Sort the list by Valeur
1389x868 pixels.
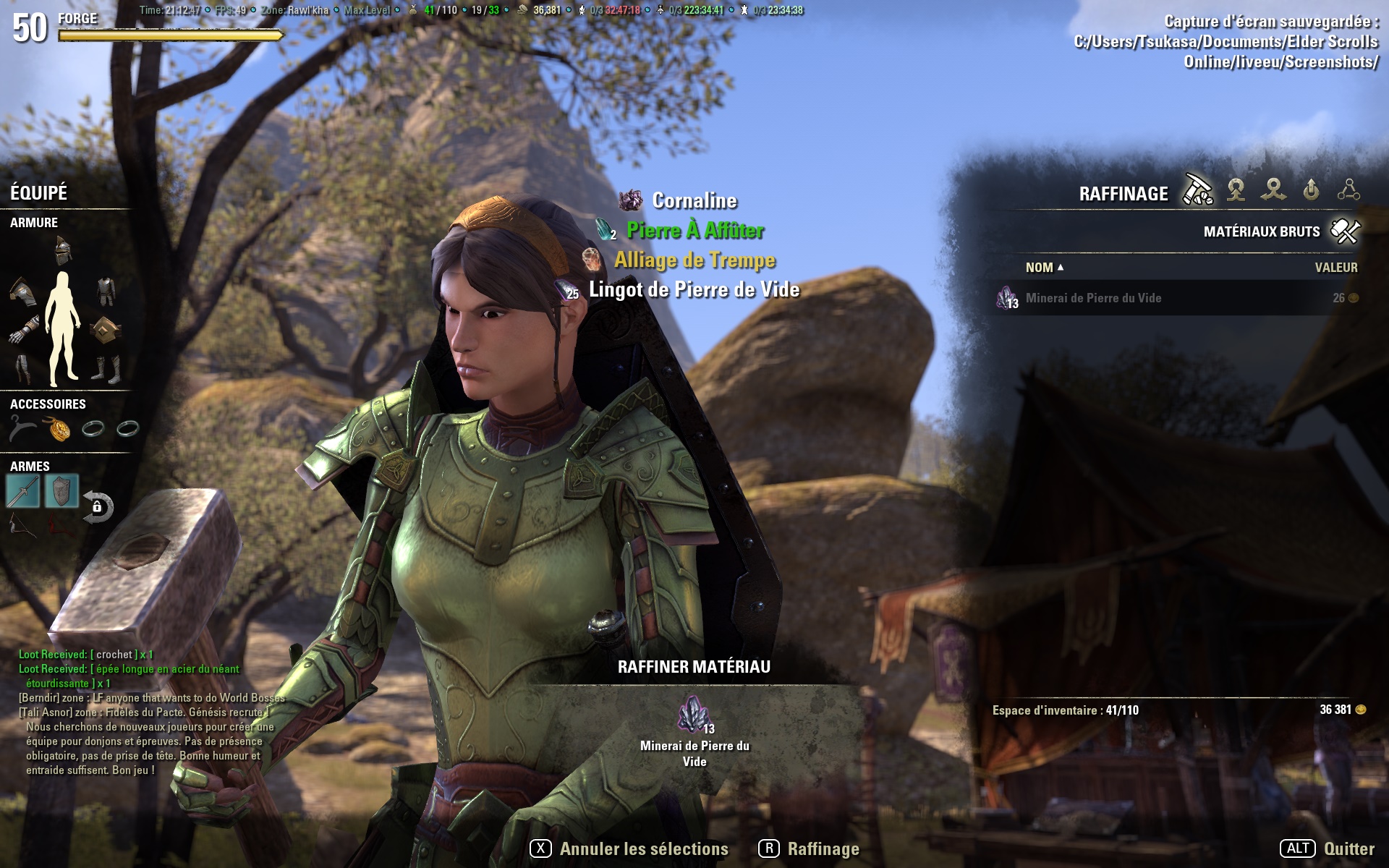tap(1335, 268)
